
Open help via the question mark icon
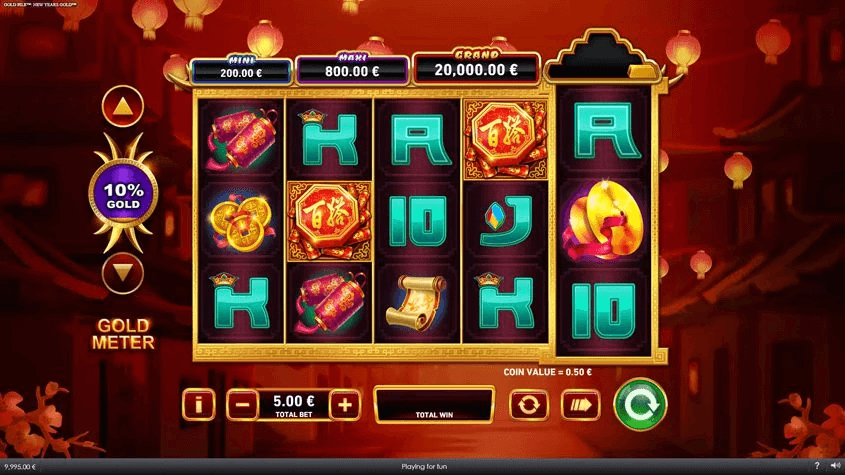(x=817, y=467)
